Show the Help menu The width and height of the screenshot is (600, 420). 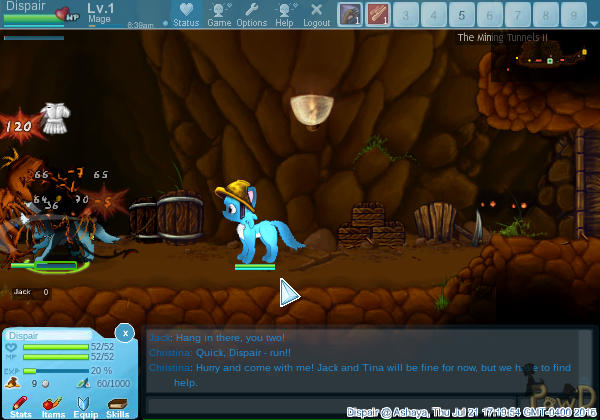[285, 14]
